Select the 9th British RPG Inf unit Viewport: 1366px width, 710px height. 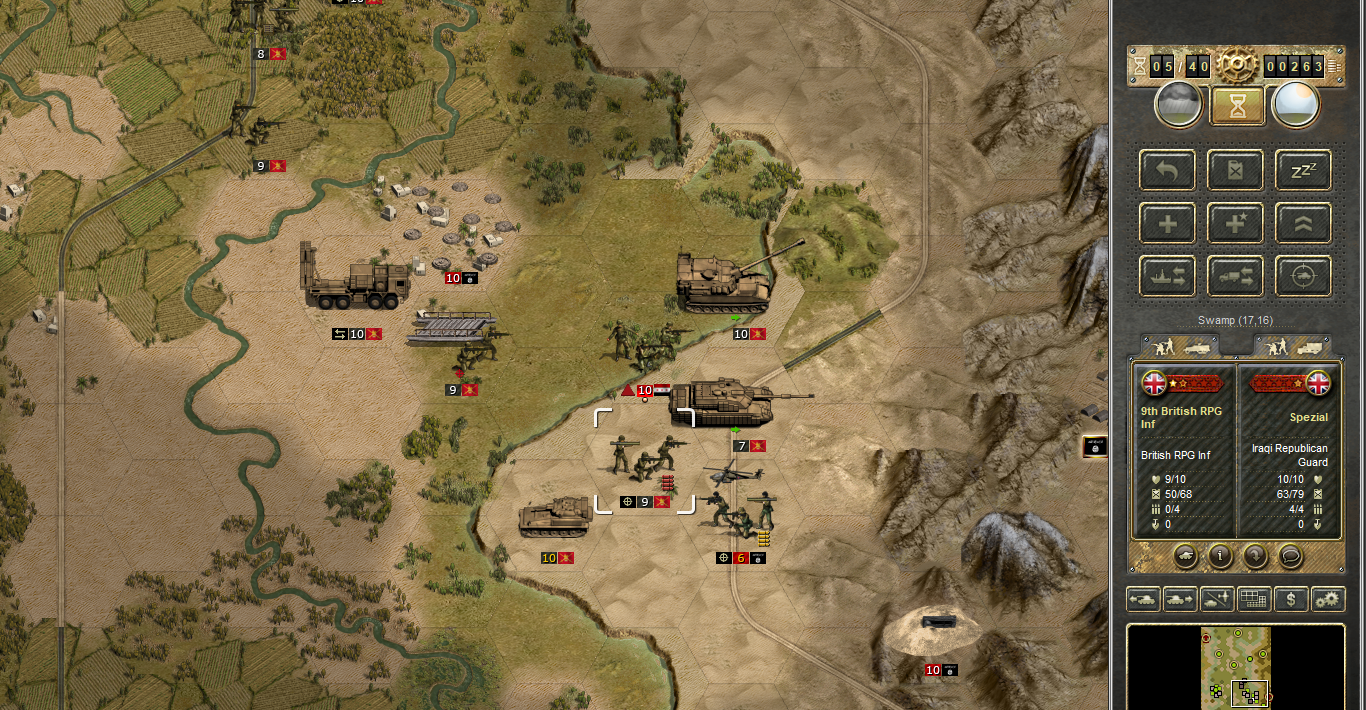(643, 458)
